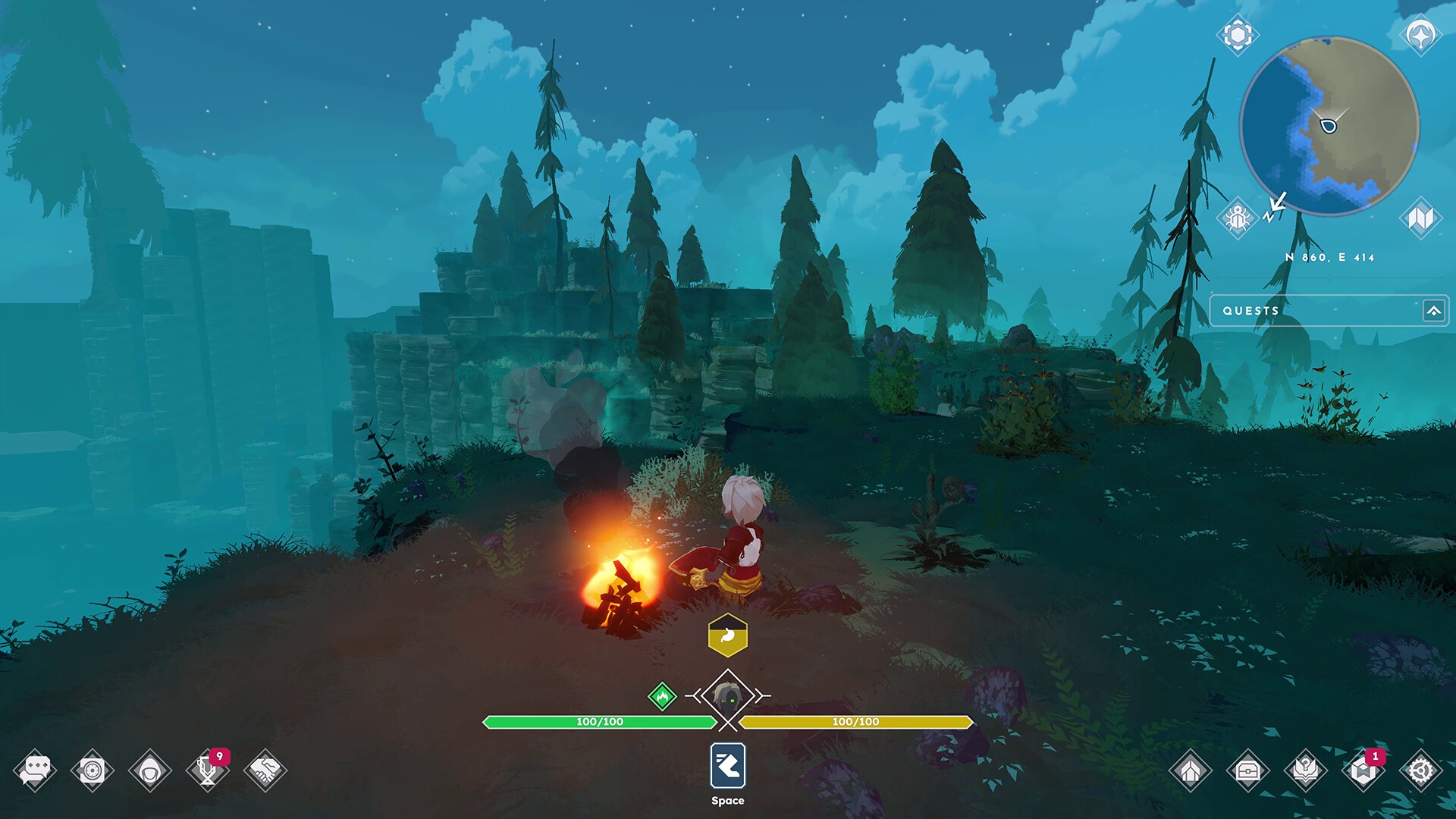Click the circular minimap
1456x819 pixels.
pos(1329,126)
